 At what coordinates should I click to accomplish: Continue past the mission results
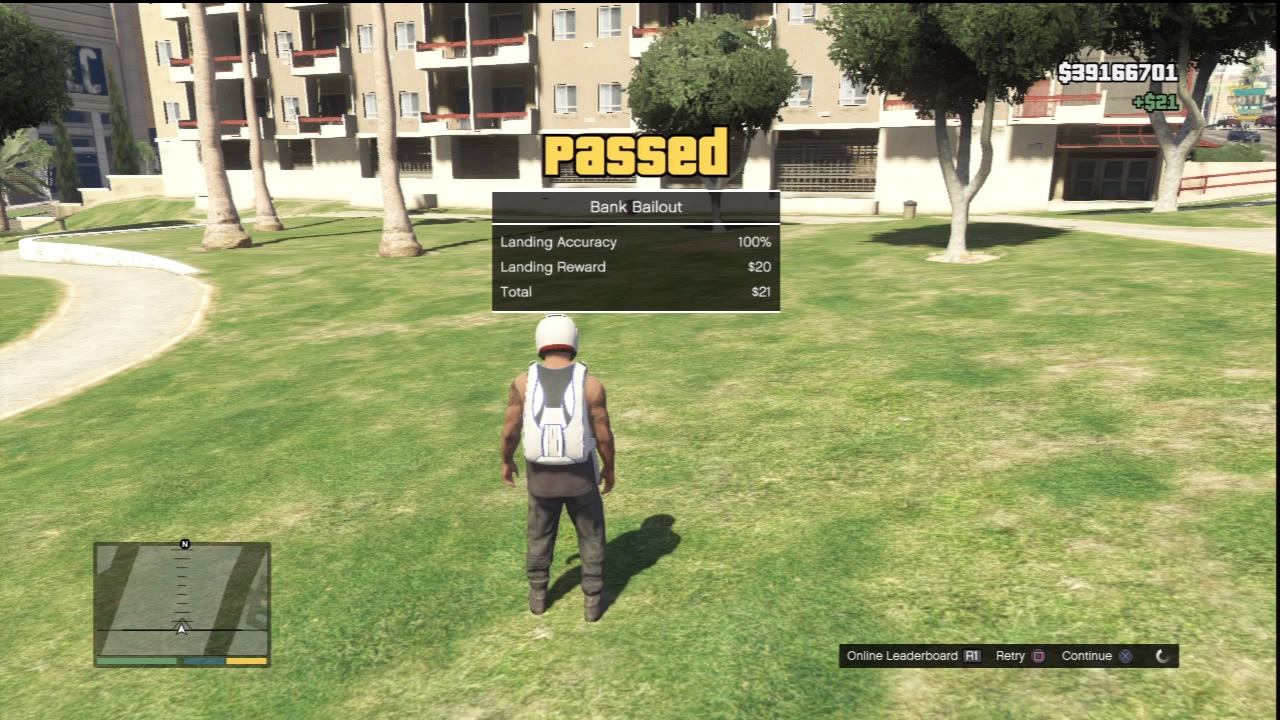(1096, 656)
